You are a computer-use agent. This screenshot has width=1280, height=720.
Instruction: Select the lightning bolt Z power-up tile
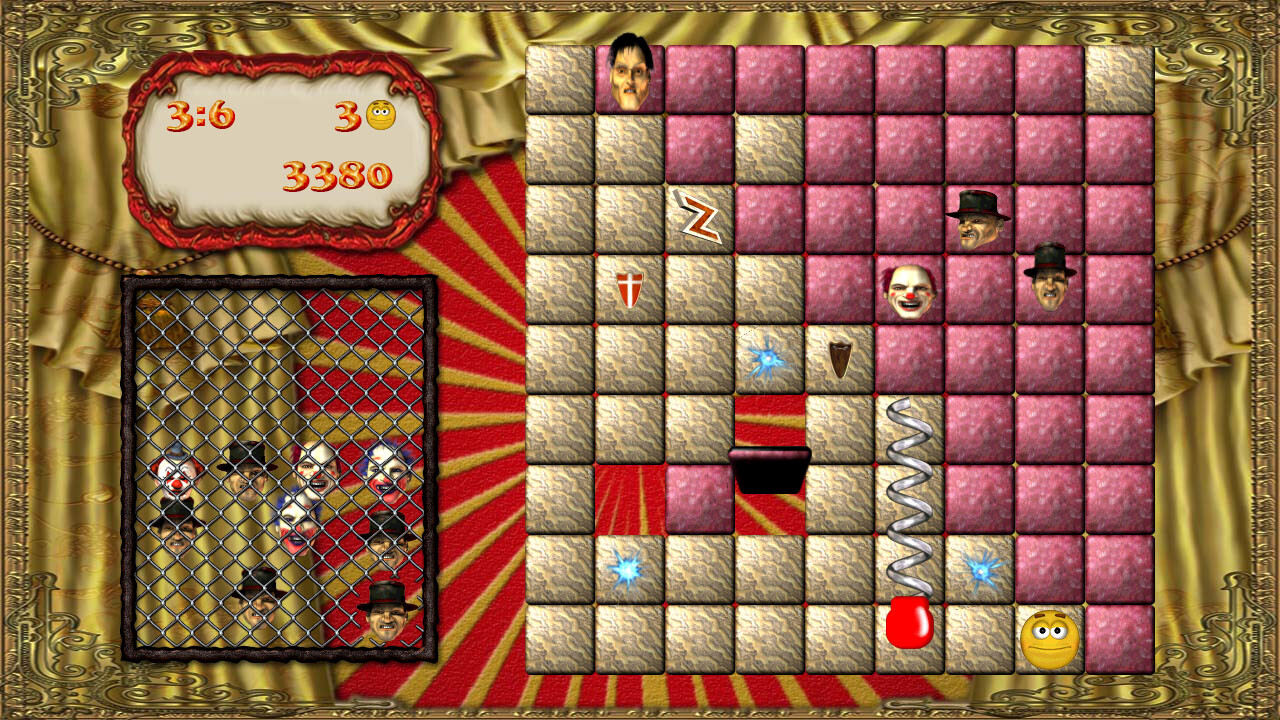(x=700, y=216)
